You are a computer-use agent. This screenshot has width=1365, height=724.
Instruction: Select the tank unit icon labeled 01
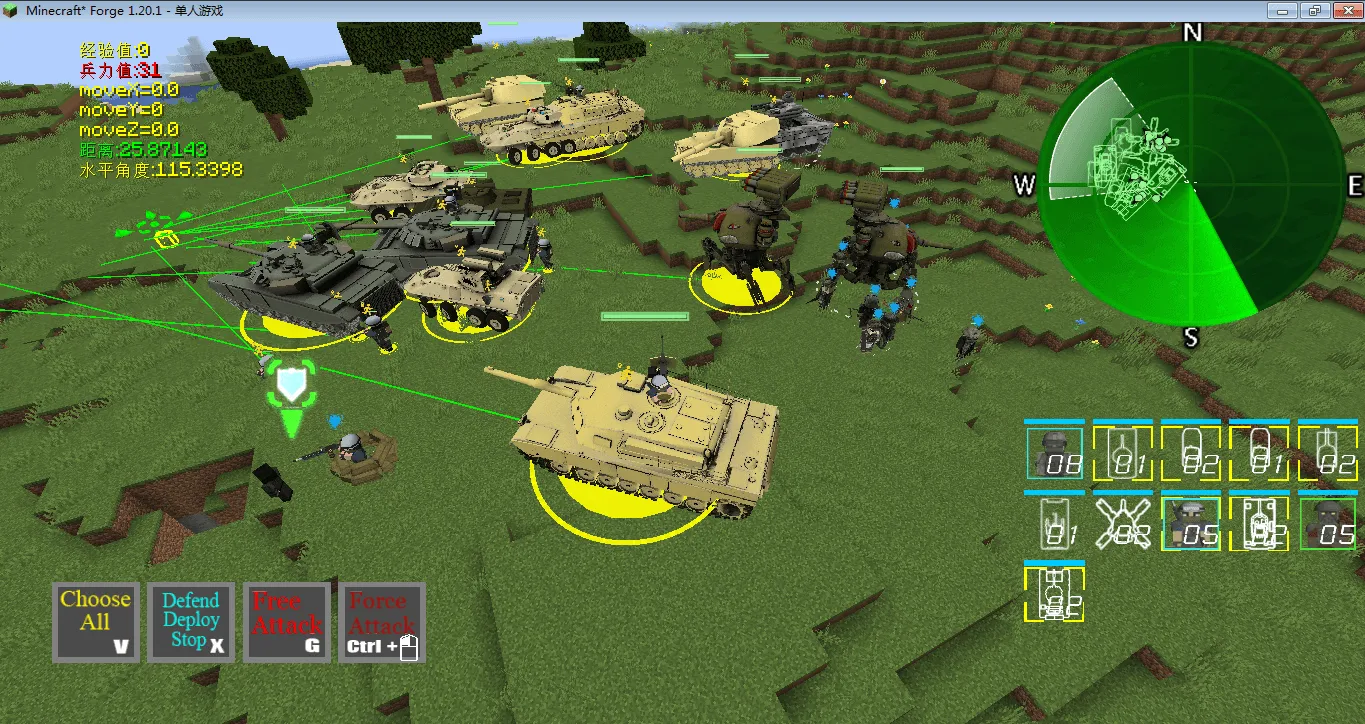1122,452
